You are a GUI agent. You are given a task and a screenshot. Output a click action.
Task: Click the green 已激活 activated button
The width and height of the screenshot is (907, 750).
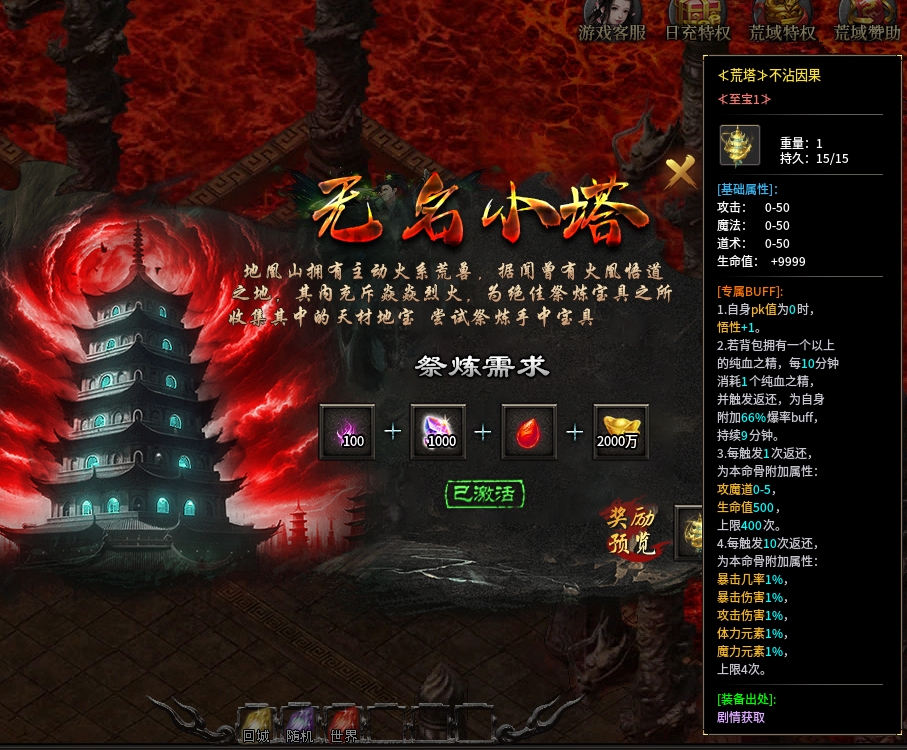[x=485, y=493]
